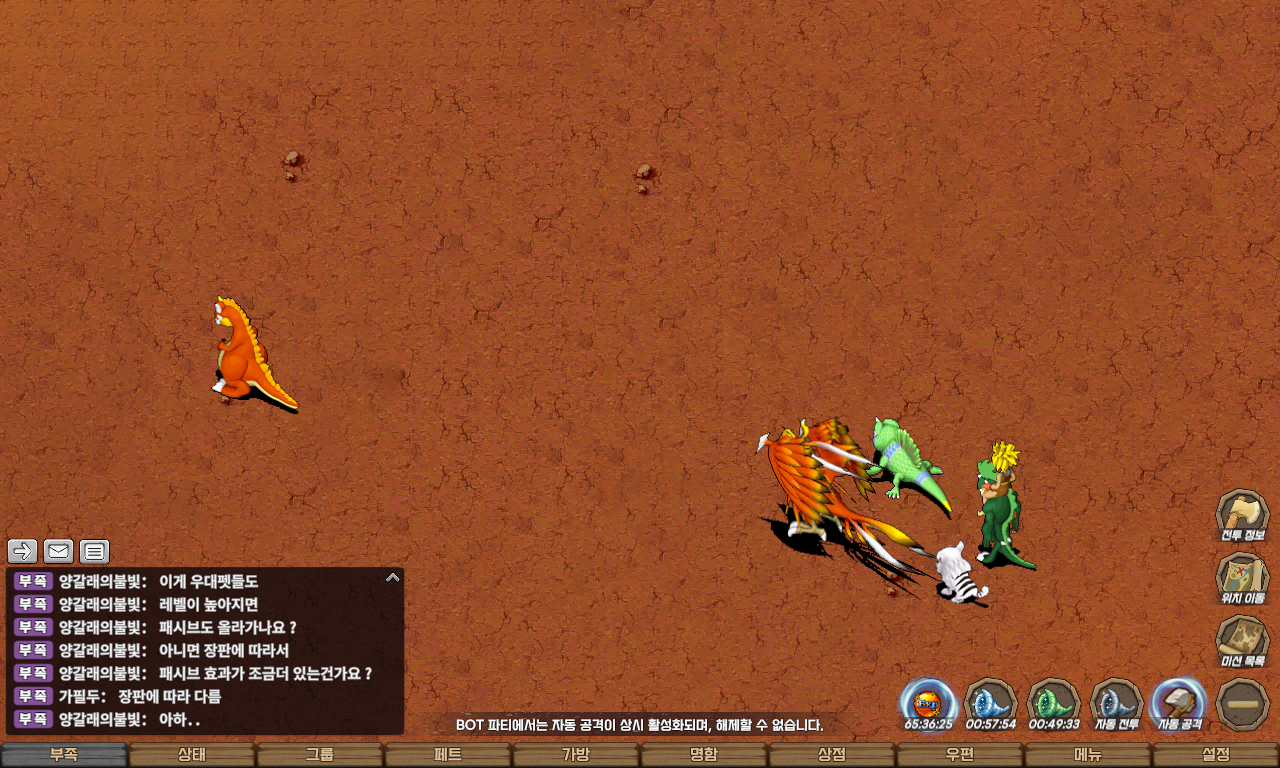Toggle the 자동 전투 horn icon
Screen dimensions: 1280x768
click(x=1116, y=703)
